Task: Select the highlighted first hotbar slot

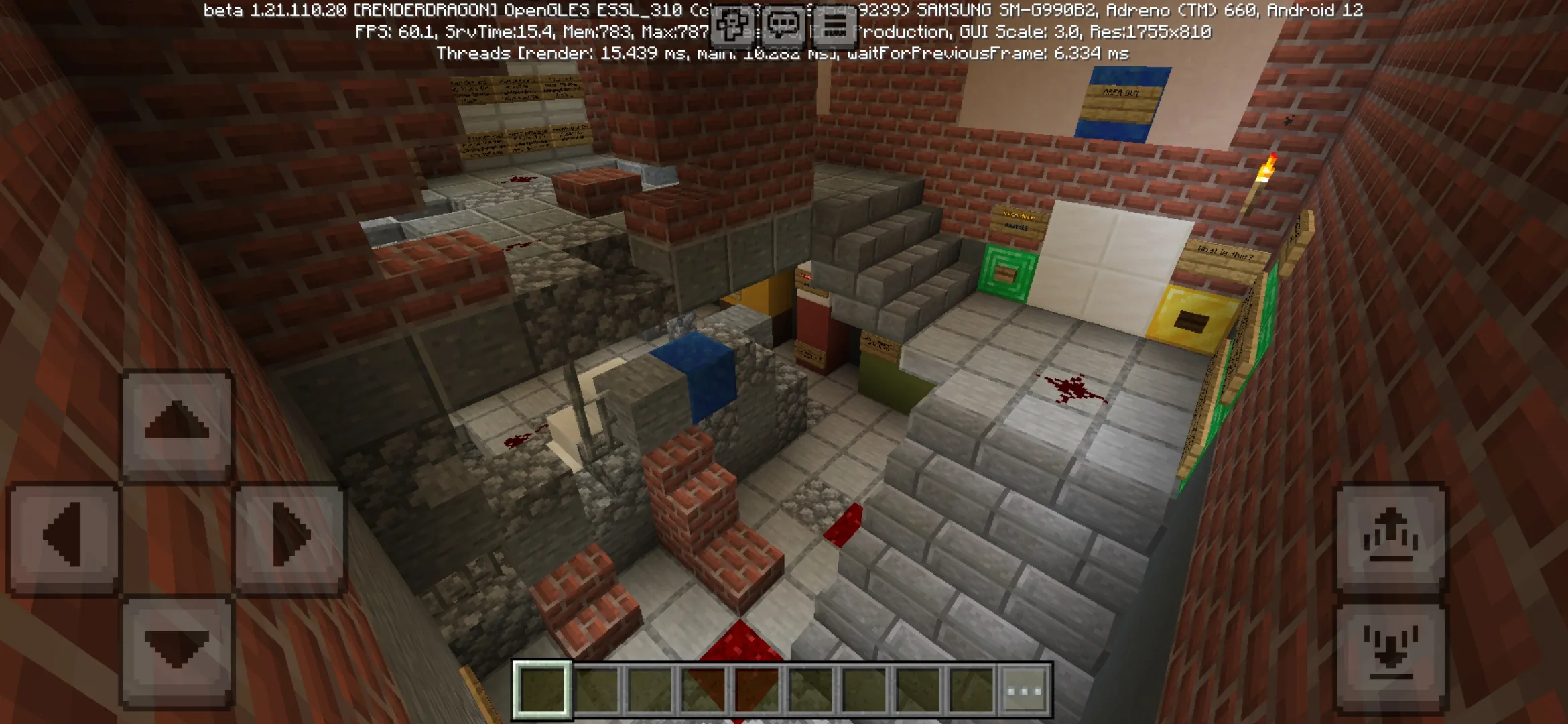Action: click(542, 690)
